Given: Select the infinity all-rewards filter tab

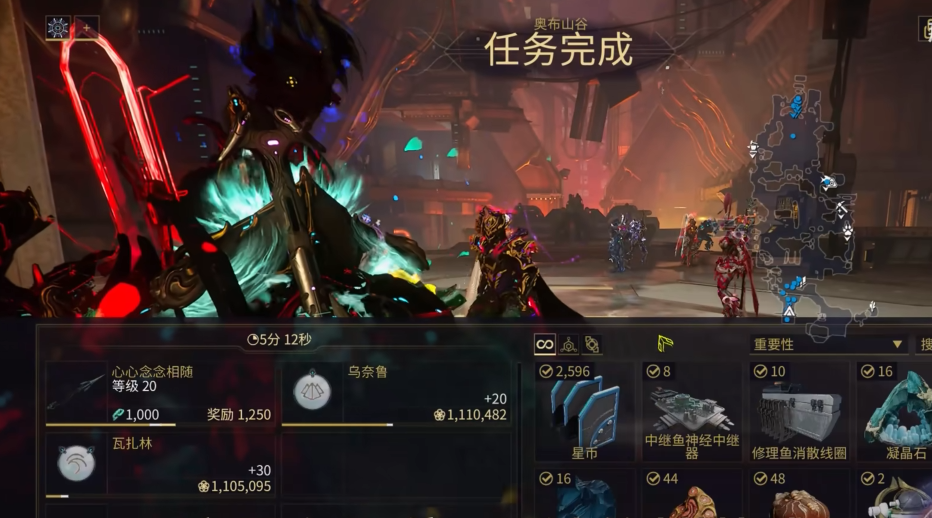Looking at the screenshot, I should tap(544, 345).
